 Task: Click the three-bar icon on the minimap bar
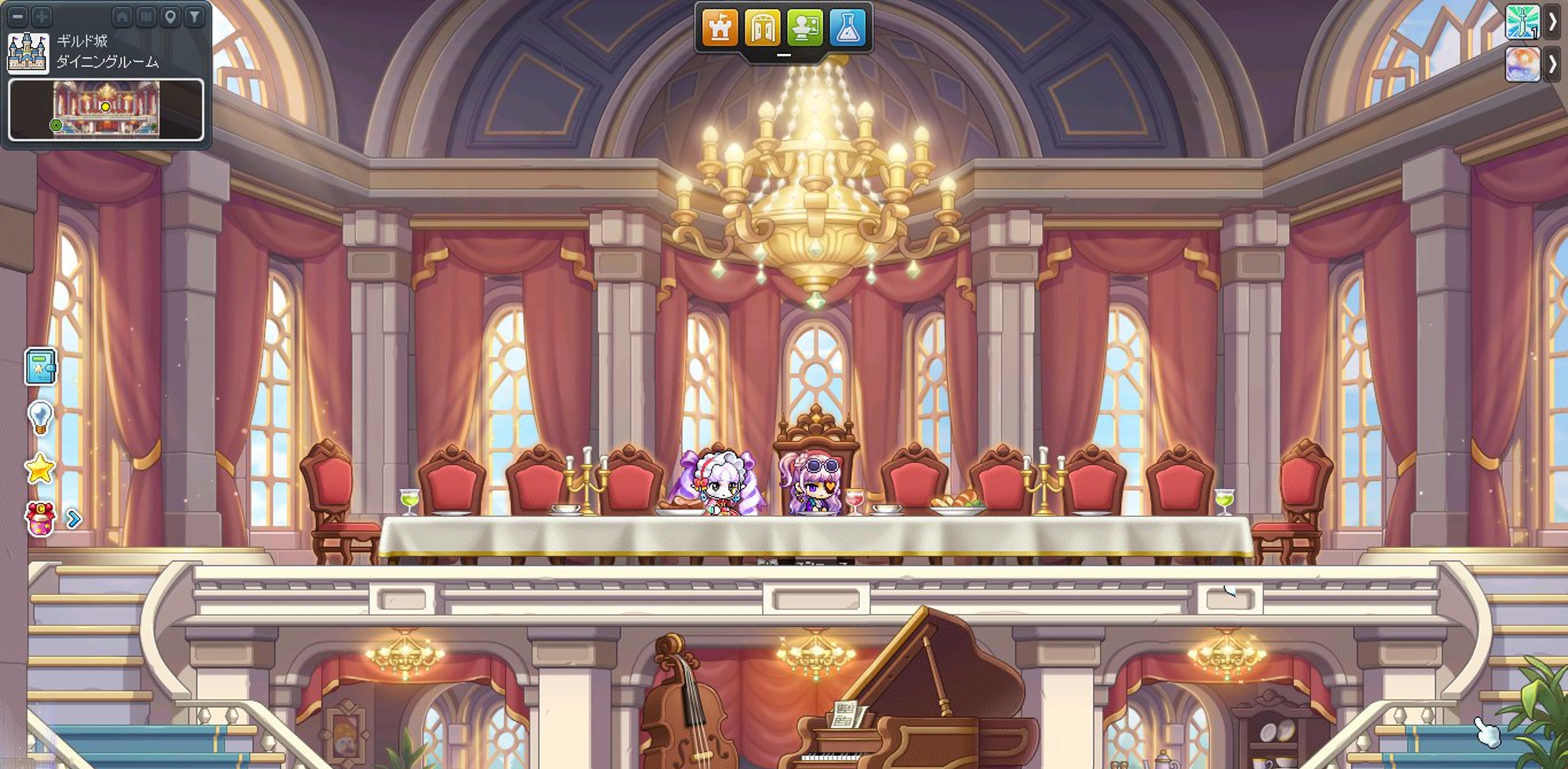tap(146, 16)
